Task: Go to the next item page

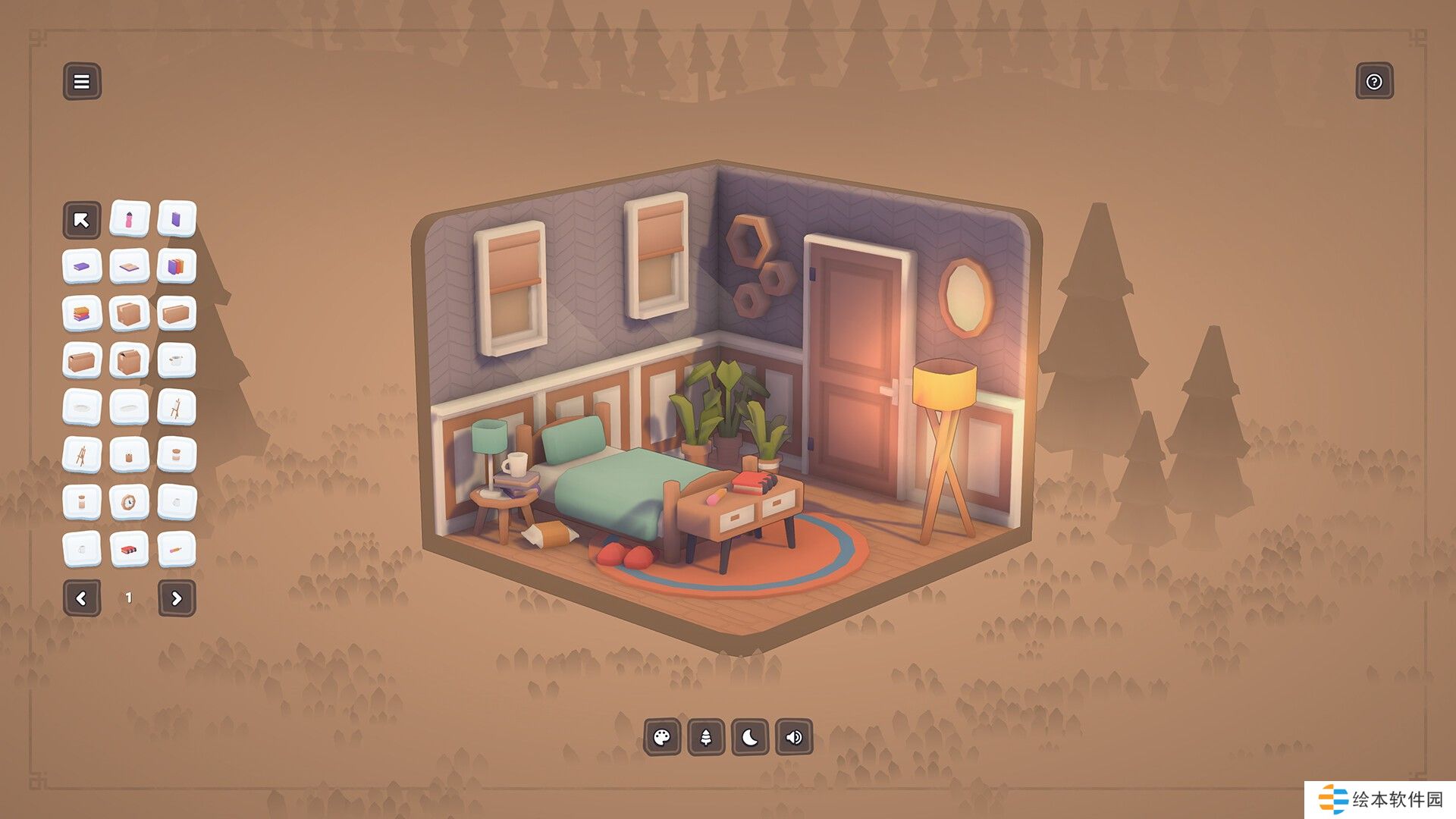Action: pyautogui.click(x=177, y=598)
